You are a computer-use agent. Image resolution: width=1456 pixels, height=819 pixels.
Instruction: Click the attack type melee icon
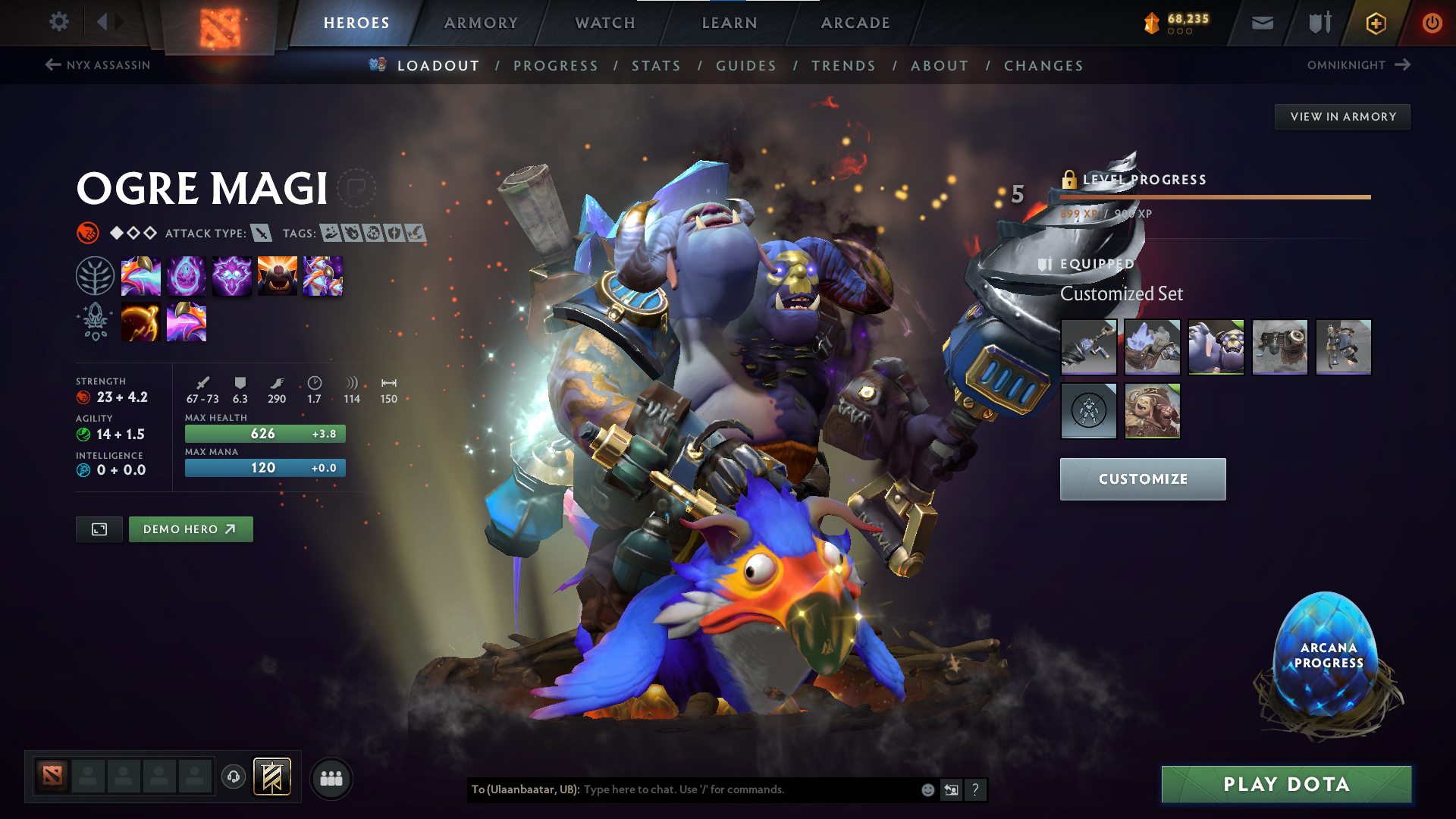tap(262, 234)
